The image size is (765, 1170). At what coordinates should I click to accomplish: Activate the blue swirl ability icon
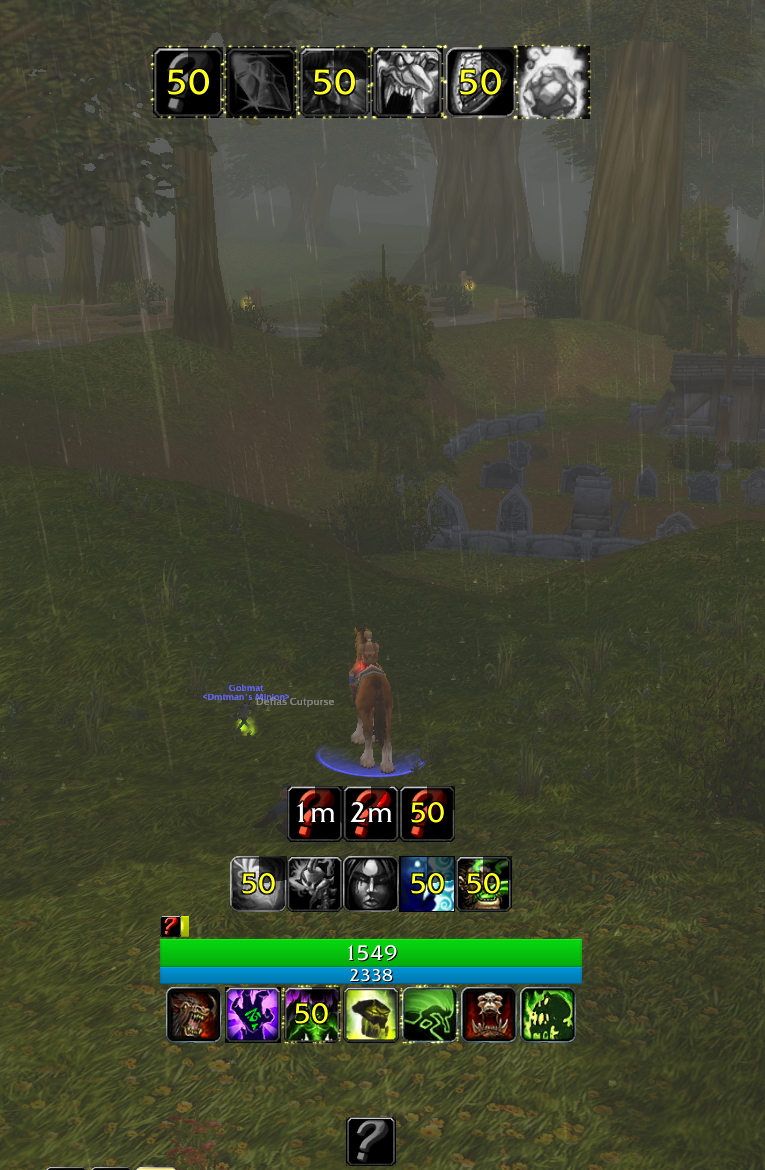[x=427, y=883]
